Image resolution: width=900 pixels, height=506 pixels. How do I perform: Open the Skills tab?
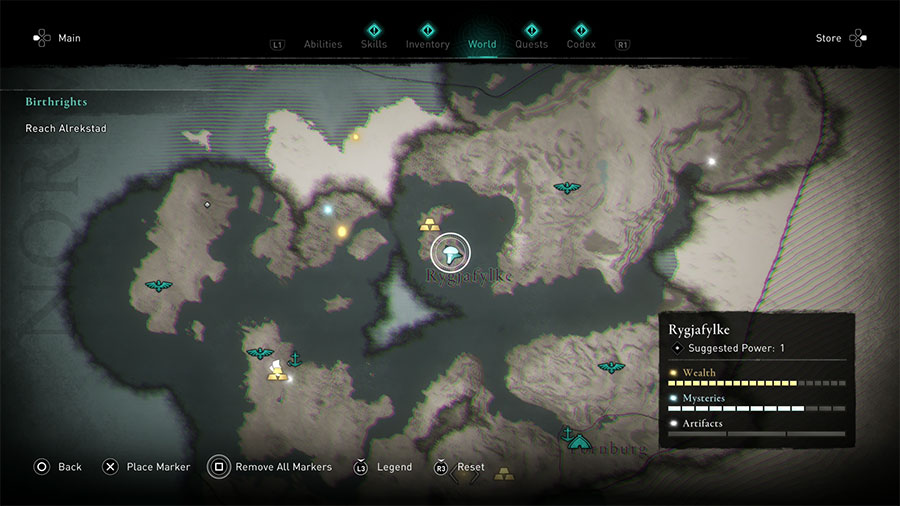tap(374, 44)
